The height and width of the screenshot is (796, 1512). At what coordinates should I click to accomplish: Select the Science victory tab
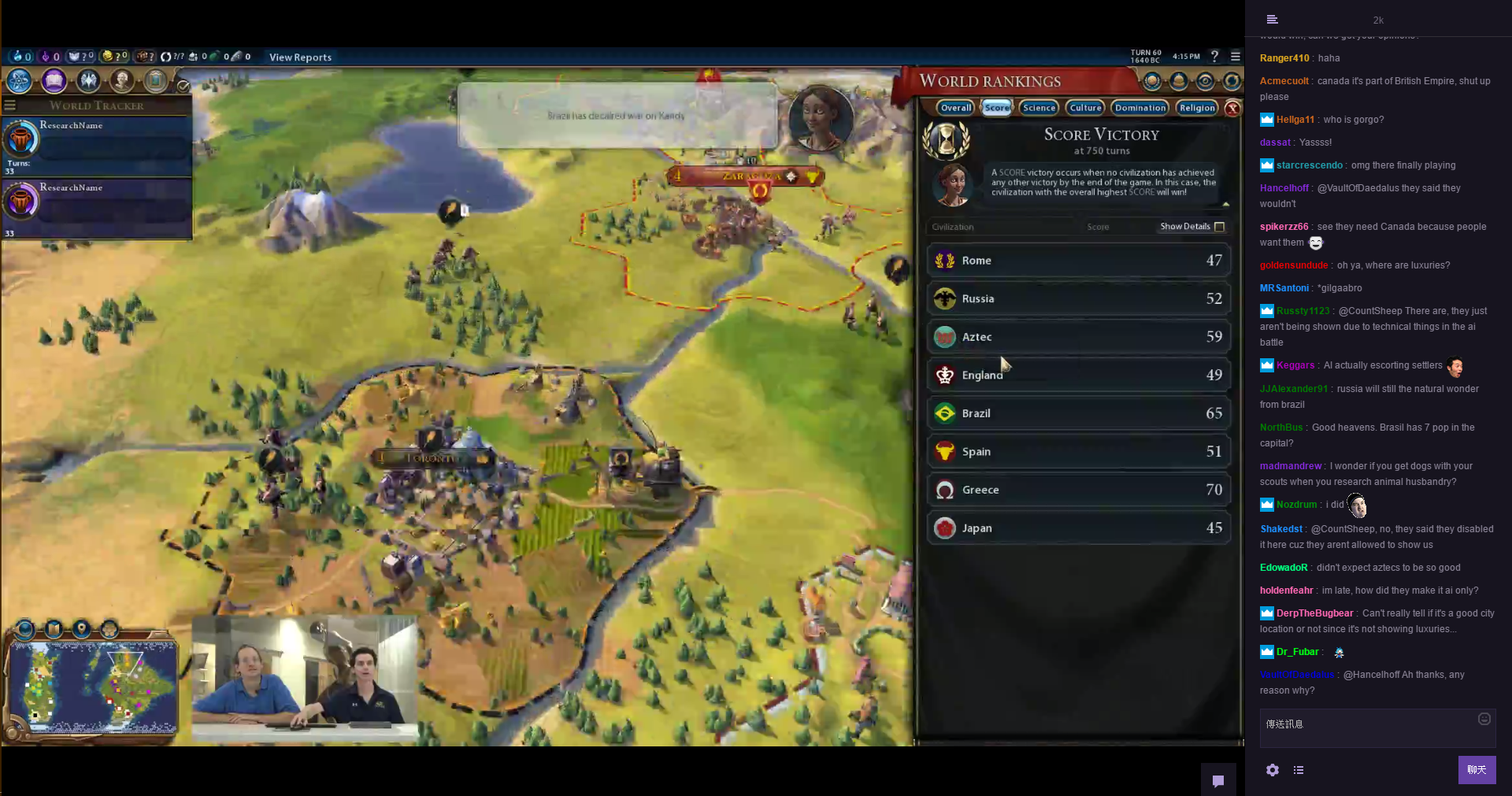tap(1039, 108)
